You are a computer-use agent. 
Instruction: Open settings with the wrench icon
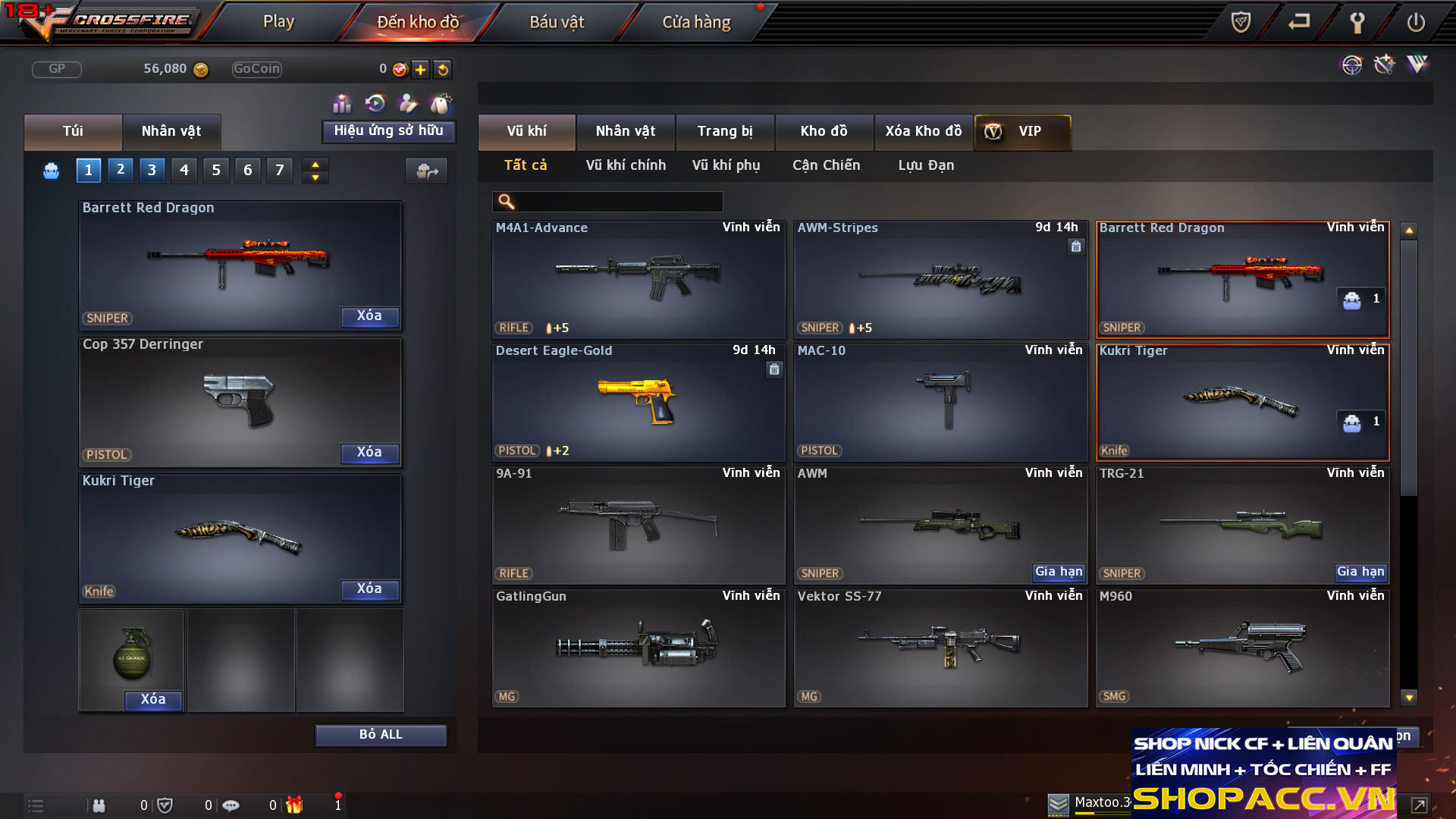(x=1357, y=22)
